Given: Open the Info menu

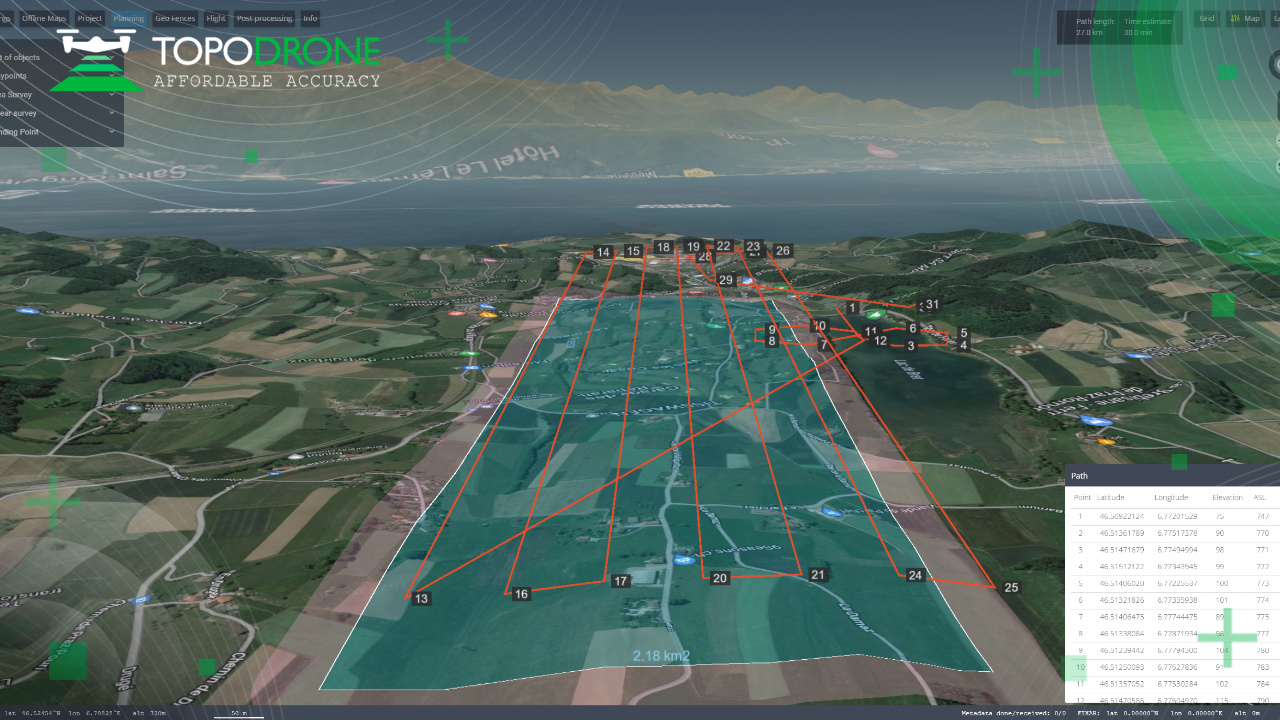Looking at the screenshot, I should (x=310, y=18).
